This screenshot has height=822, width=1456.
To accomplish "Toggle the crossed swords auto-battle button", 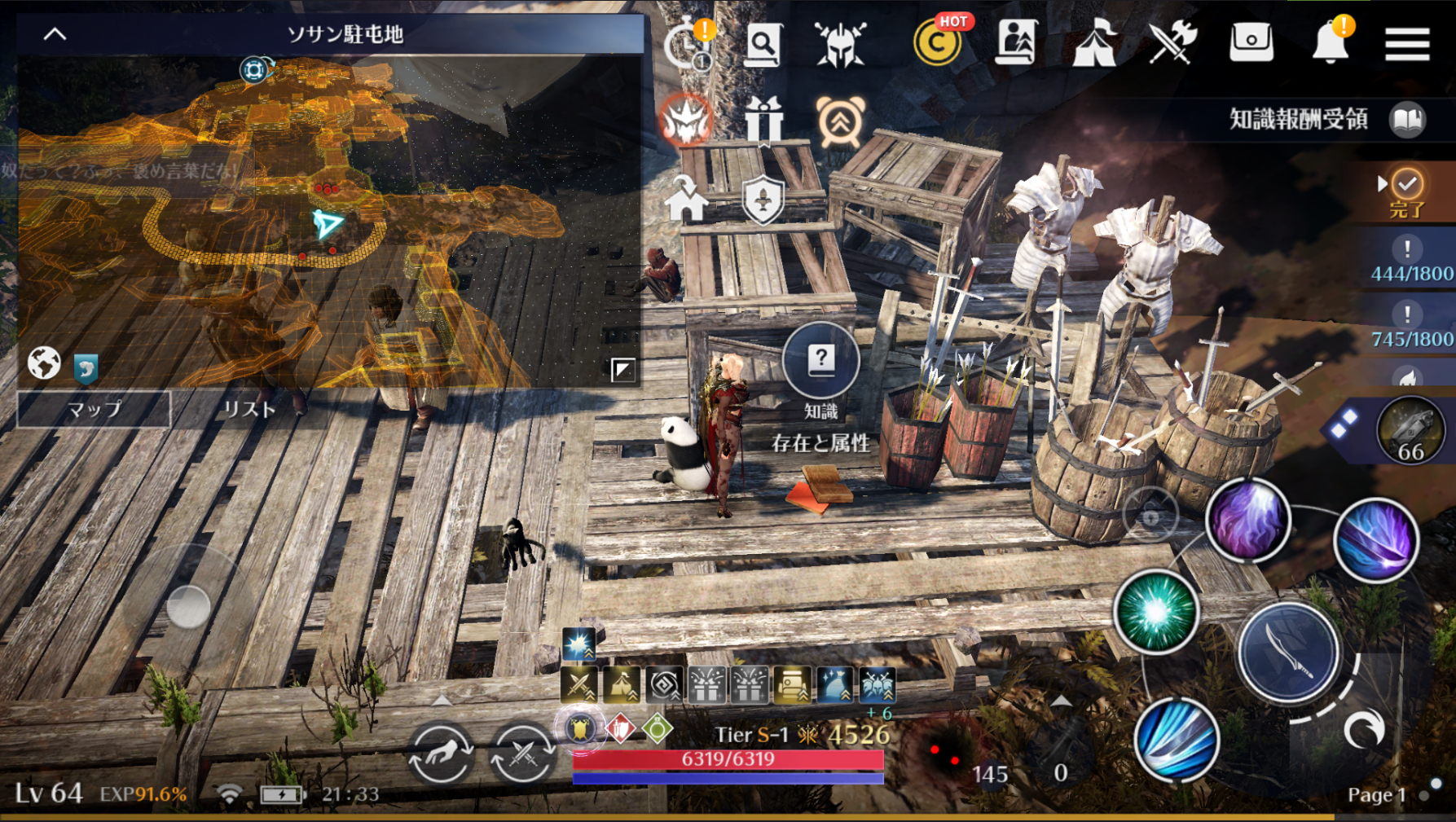I will coord(521,752).
